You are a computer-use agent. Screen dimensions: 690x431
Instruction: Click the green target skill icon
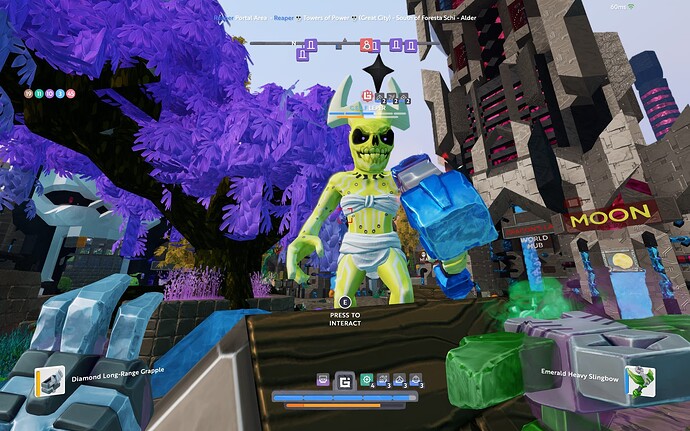tap(366, 380)
